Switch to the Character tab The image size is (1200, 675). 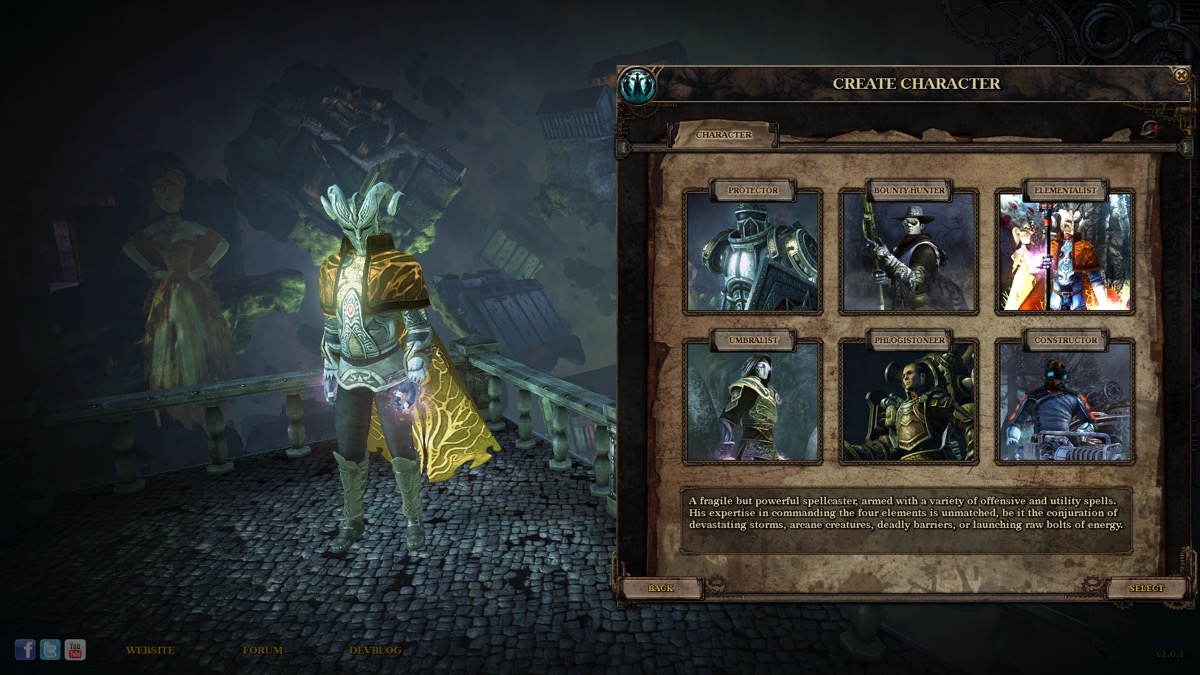(724, 135)
